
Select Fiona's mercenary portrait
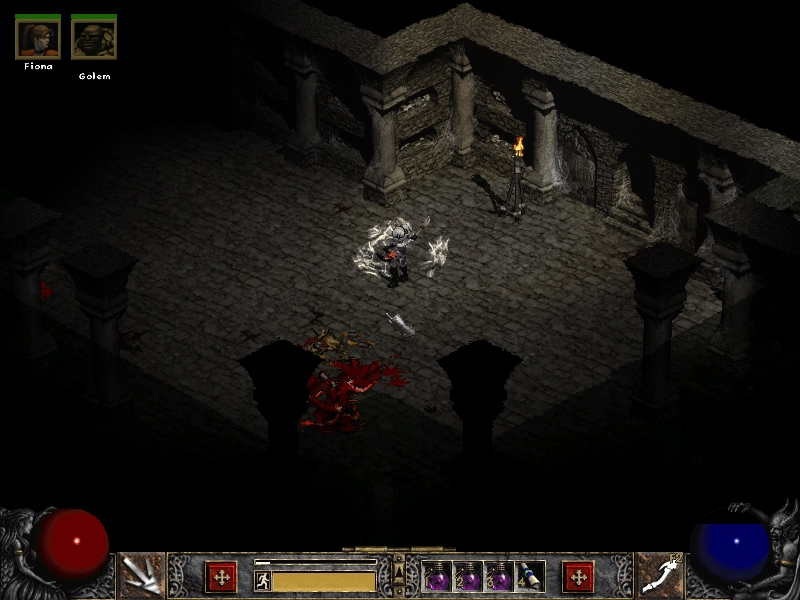(38, 38)
